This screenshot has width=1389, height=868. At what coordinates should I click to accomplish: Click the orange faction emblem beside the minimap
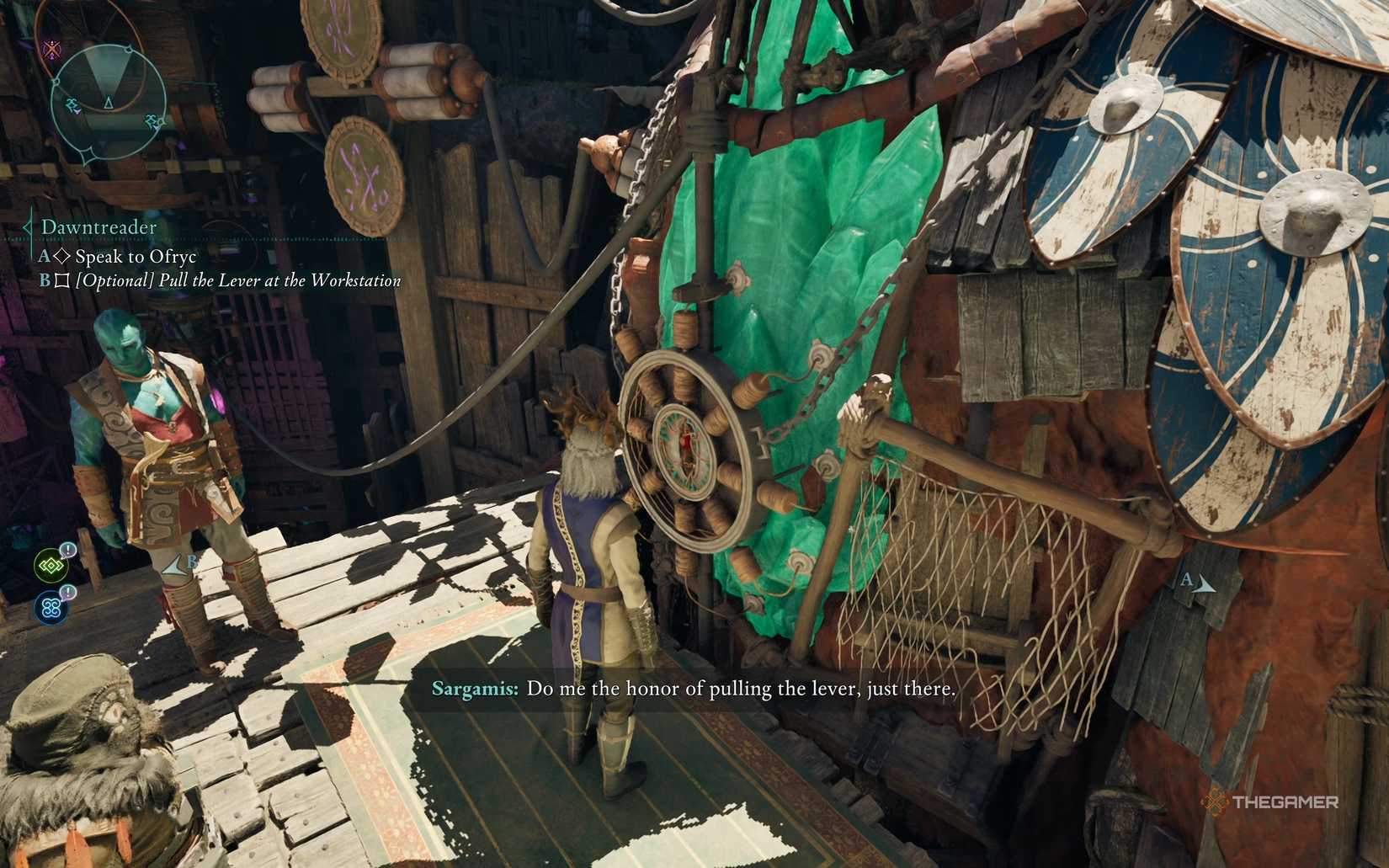(51, 49)
